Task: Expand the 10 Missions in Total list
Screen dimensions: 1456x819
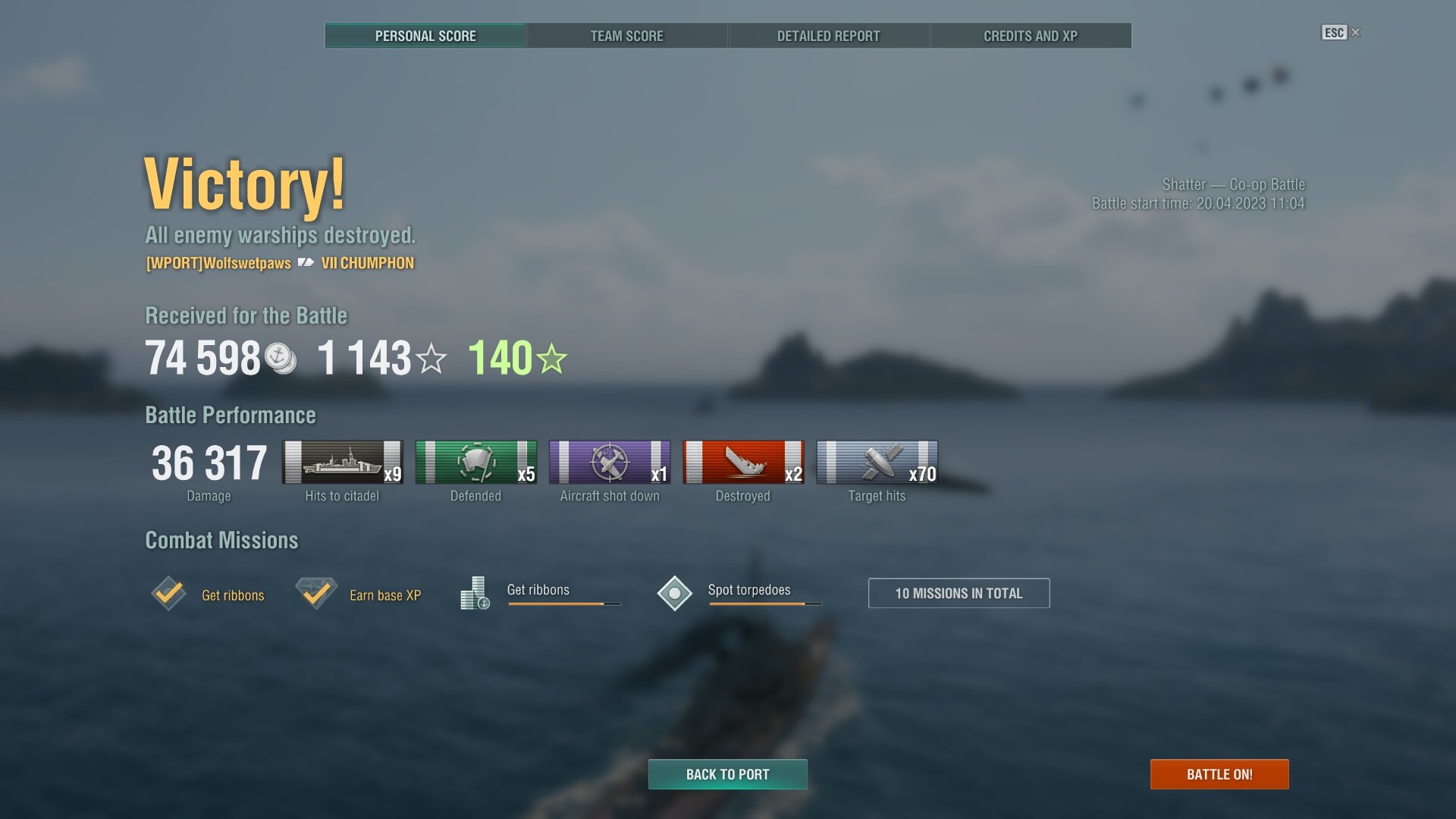Action: [959, 593]
